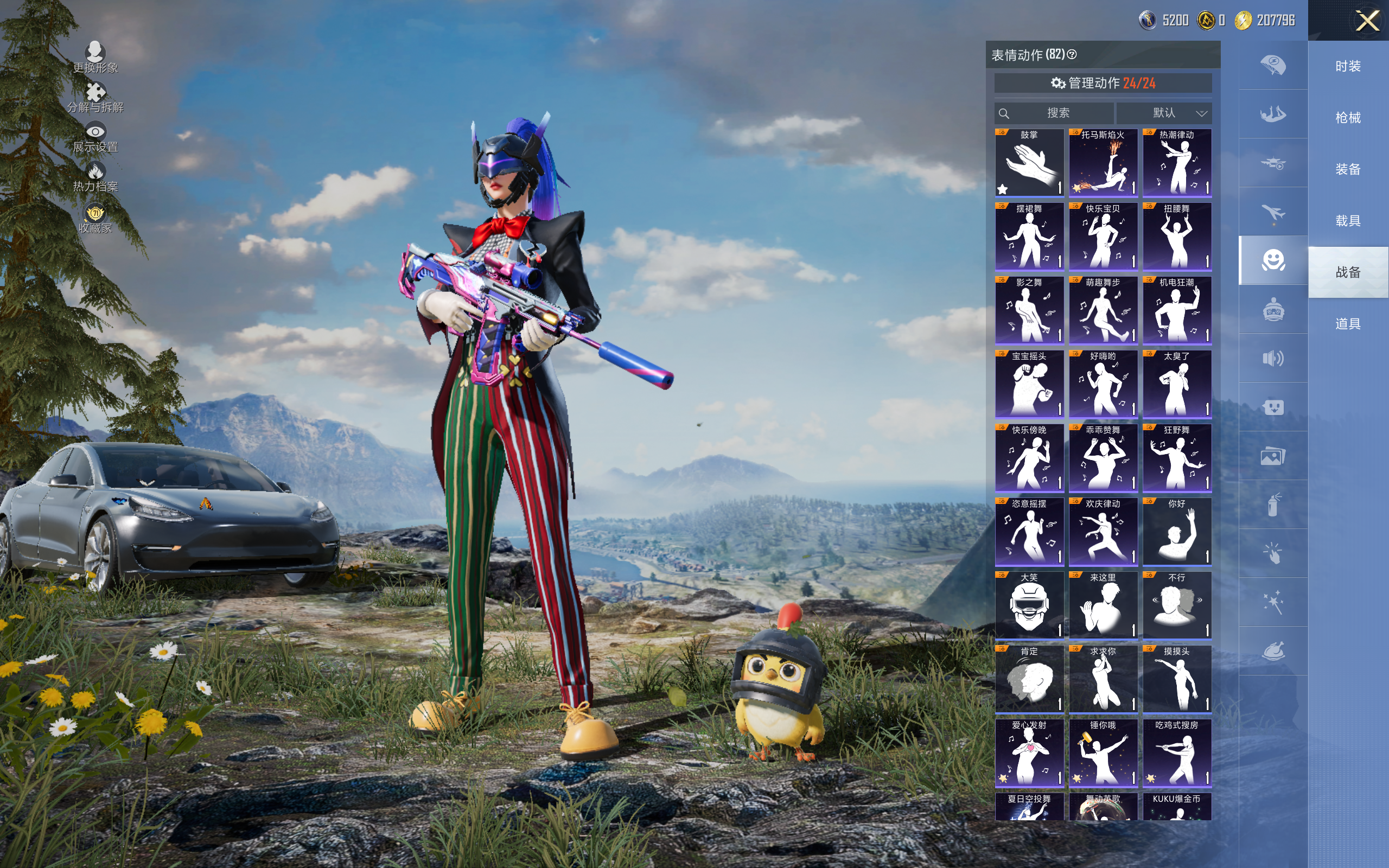Click the 管理动作 manage emotes button
The width and height of the screenshot is (1389, 868).
click(x=1103, y=83)
